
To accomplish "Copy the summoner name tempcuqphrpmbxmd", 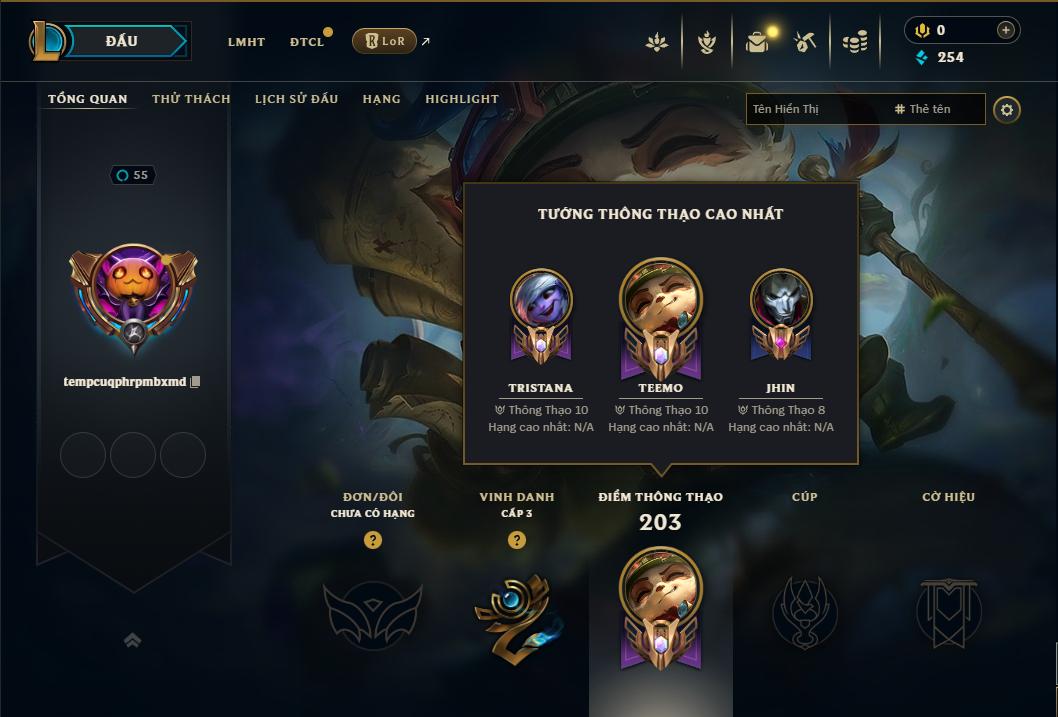I will (x=196, y=382).
